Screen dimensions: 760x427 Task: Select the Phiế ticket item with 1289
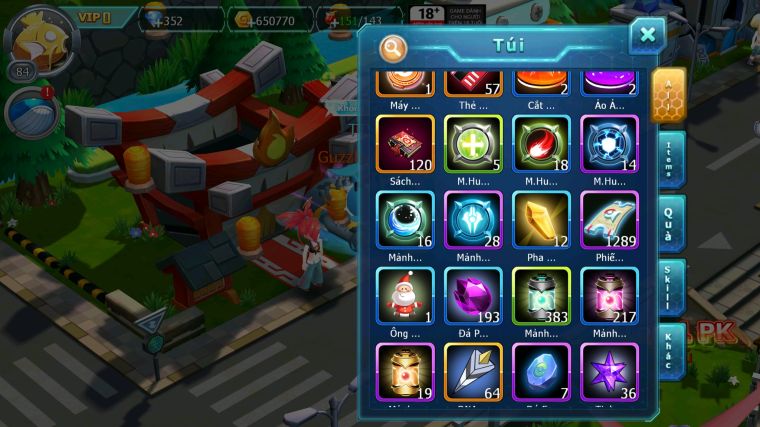(x=609, y=221)
